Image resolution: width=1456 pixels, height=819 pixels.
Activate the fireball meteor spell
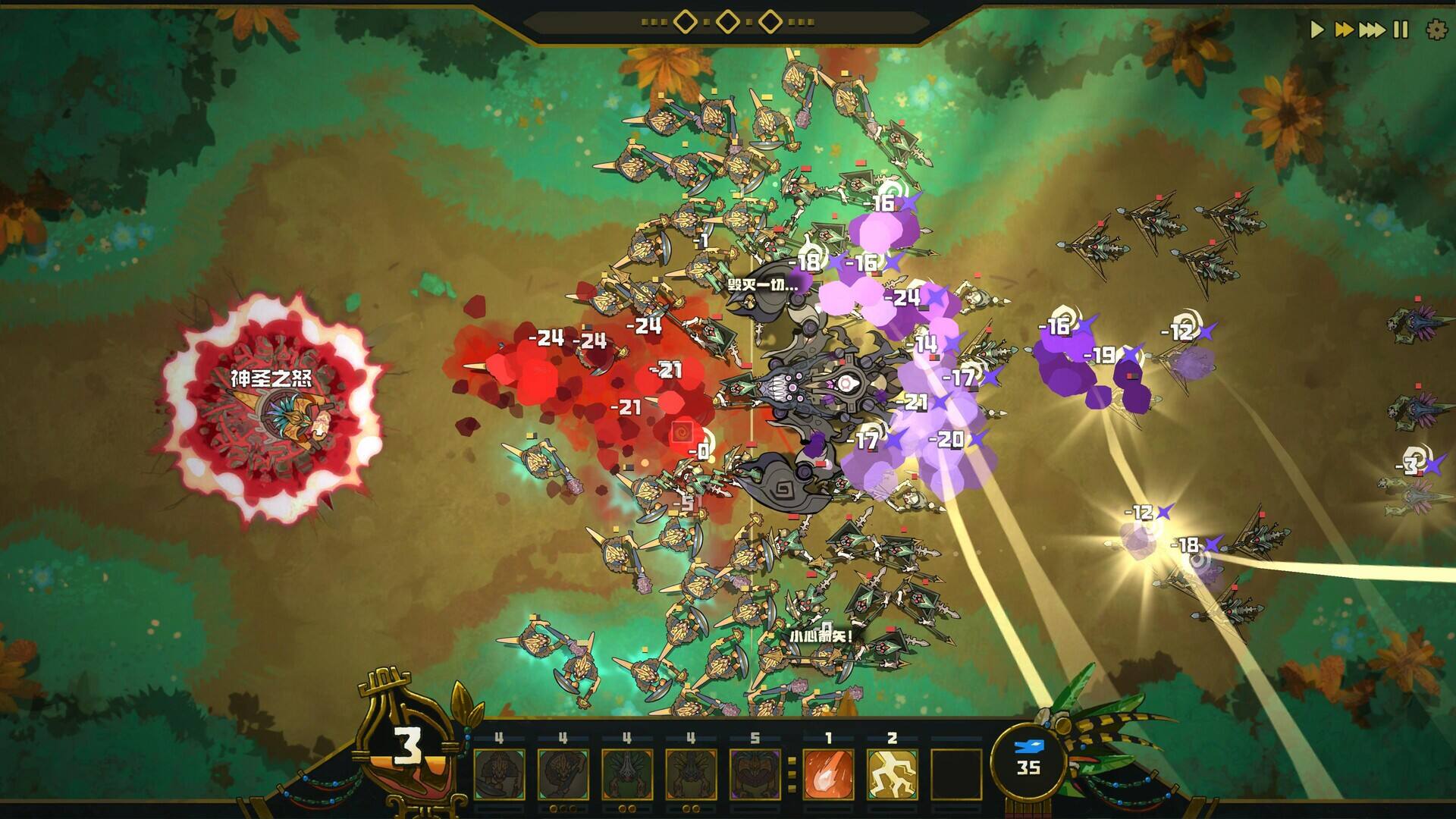click(x=828, y=773)
